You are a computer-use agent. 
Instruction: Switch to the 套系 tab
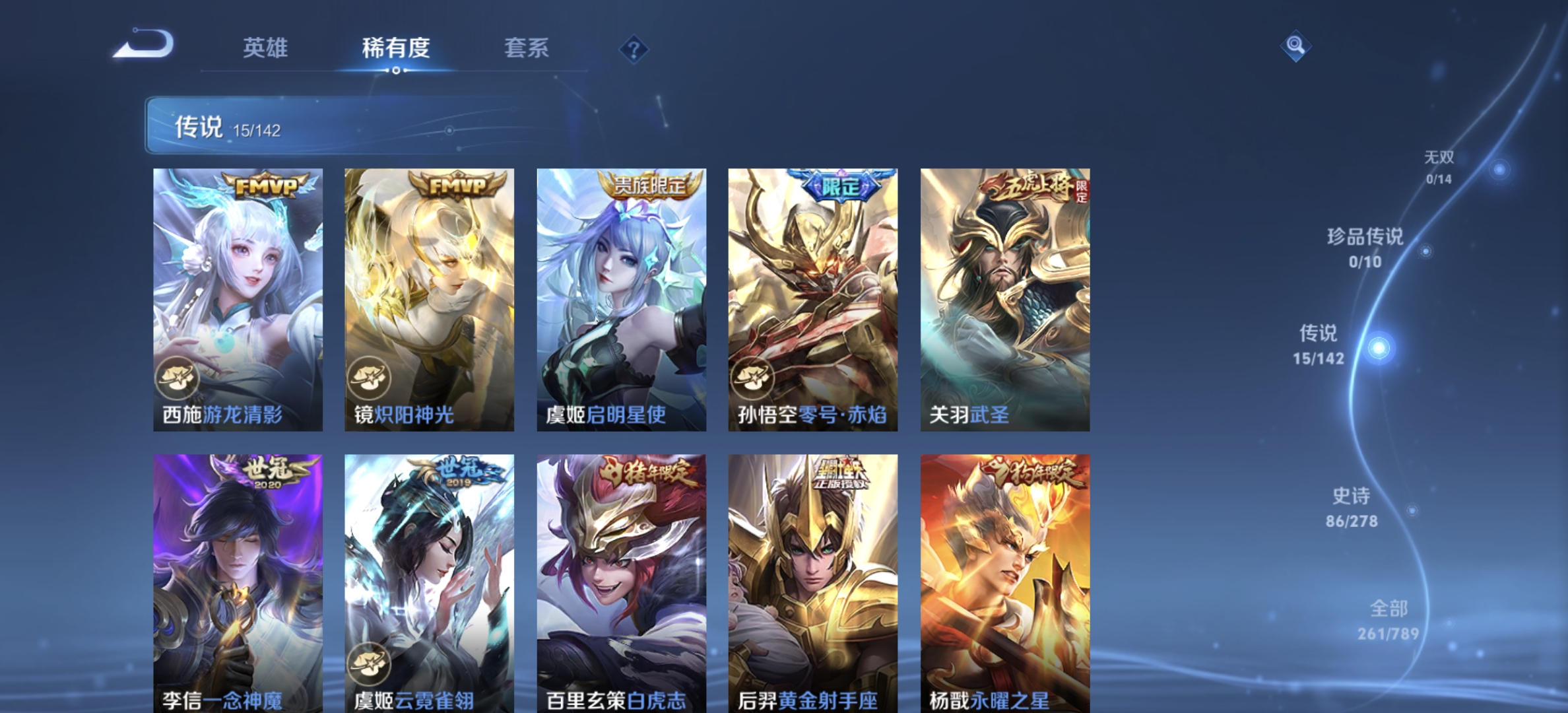pyautogui.click(x=526, y=48)
